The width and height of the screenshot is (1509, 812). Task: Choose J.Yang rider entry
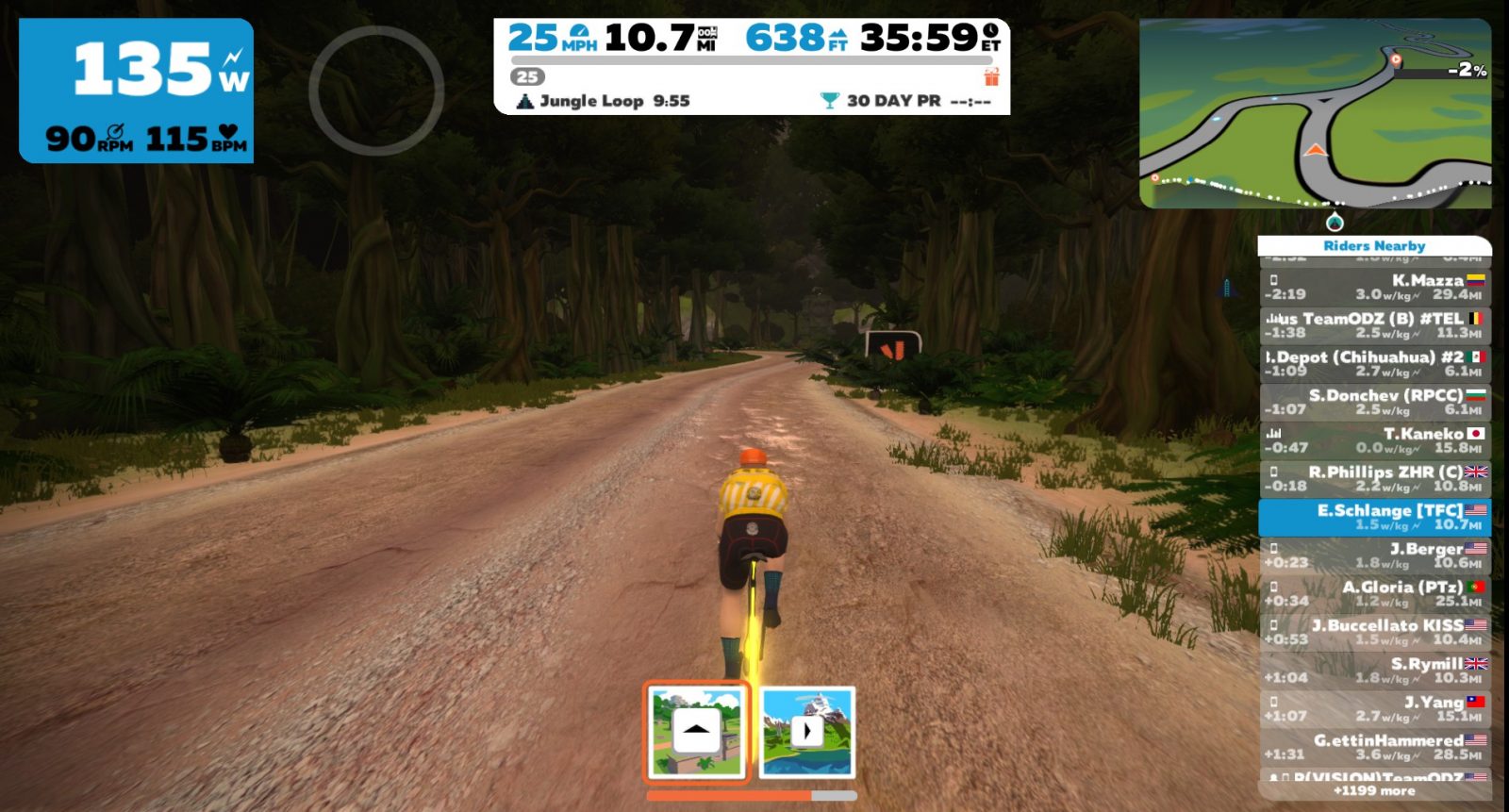click(1374, 709)
